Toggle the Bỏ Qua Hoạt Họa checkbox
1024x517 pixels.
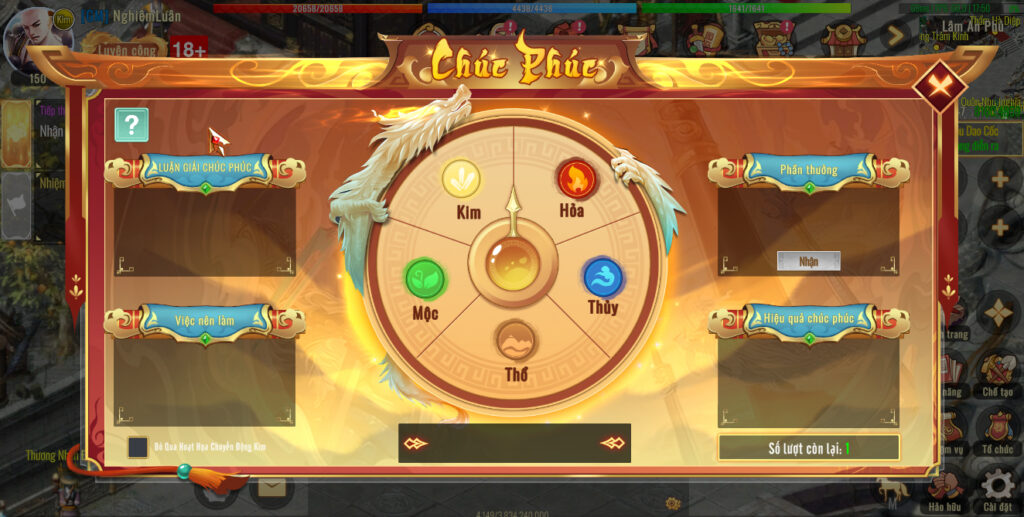point(138,447)
